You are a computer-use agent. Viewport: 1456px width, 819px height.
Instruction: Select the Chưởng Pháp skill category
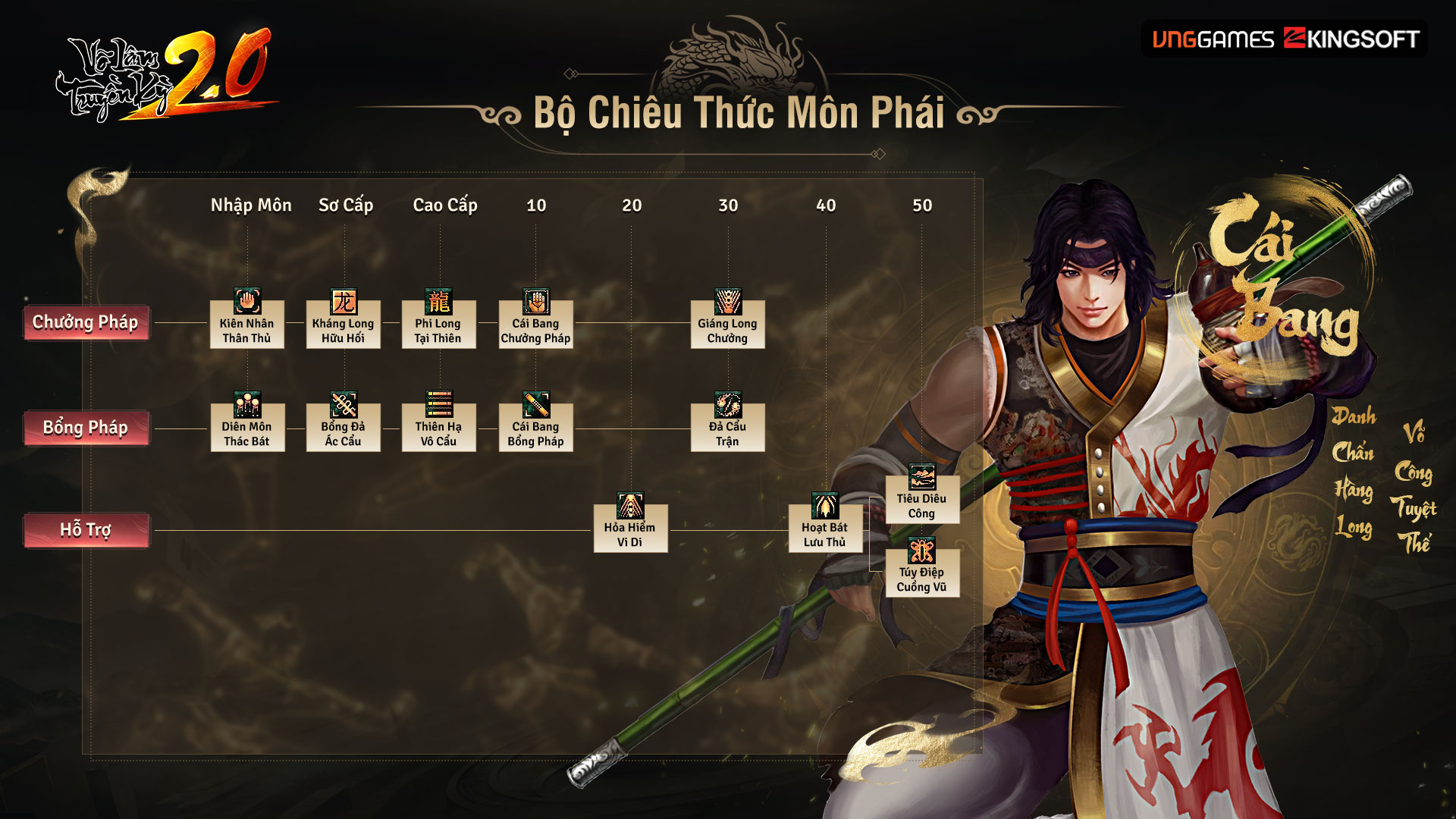(x=86, y=322)
